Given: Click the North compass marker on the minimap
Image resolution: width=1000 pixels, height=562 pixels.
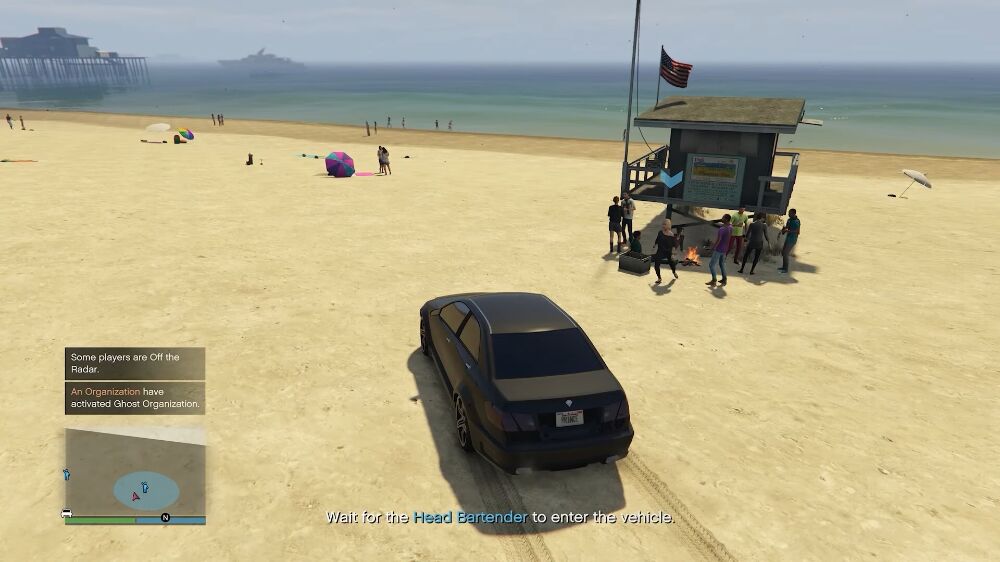Looking at the screenshot, I should pos(165,518).
